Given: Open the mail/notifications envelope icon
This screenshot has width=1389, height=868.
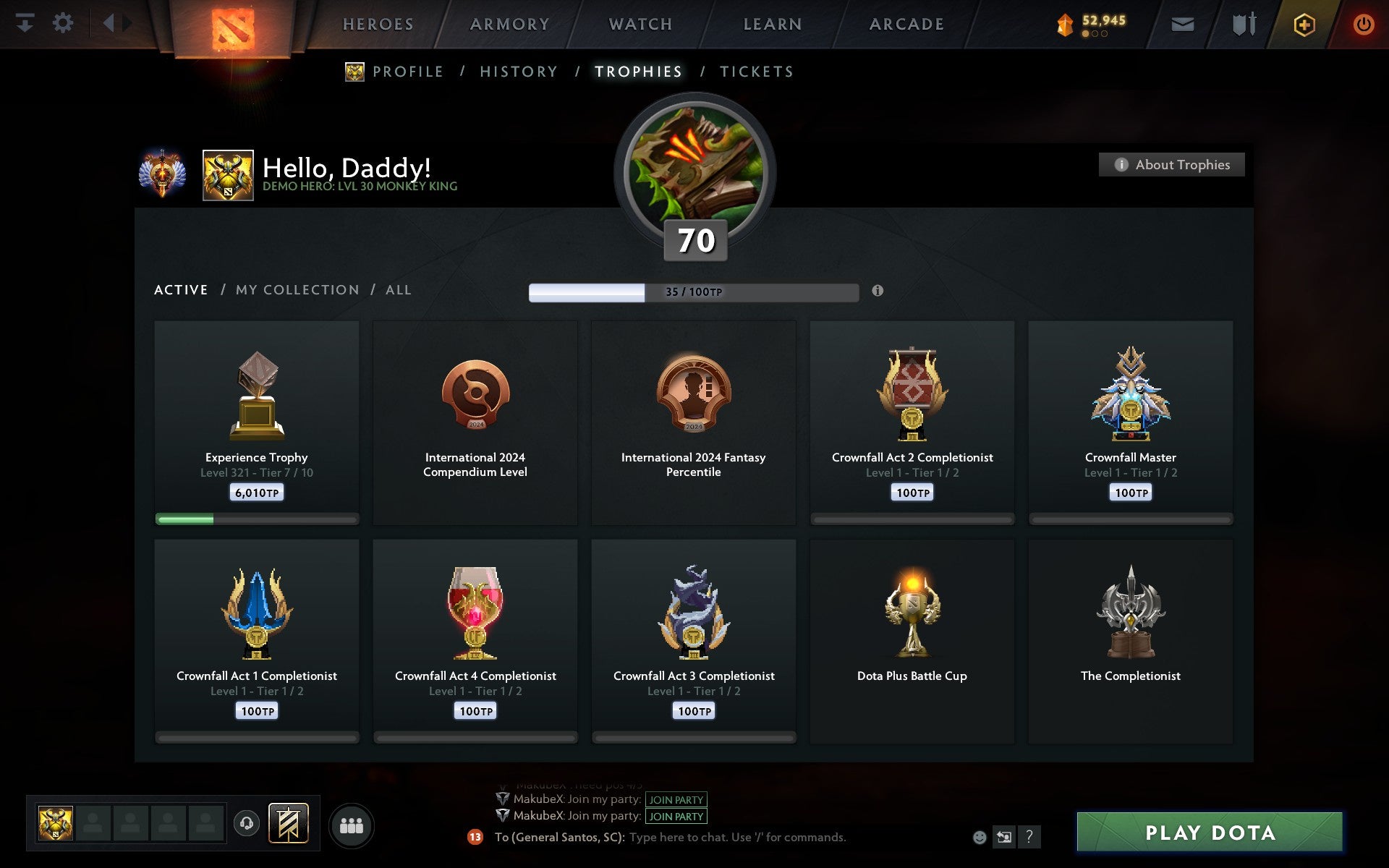Looking at the screenshot, I should tap(1182, 23).
